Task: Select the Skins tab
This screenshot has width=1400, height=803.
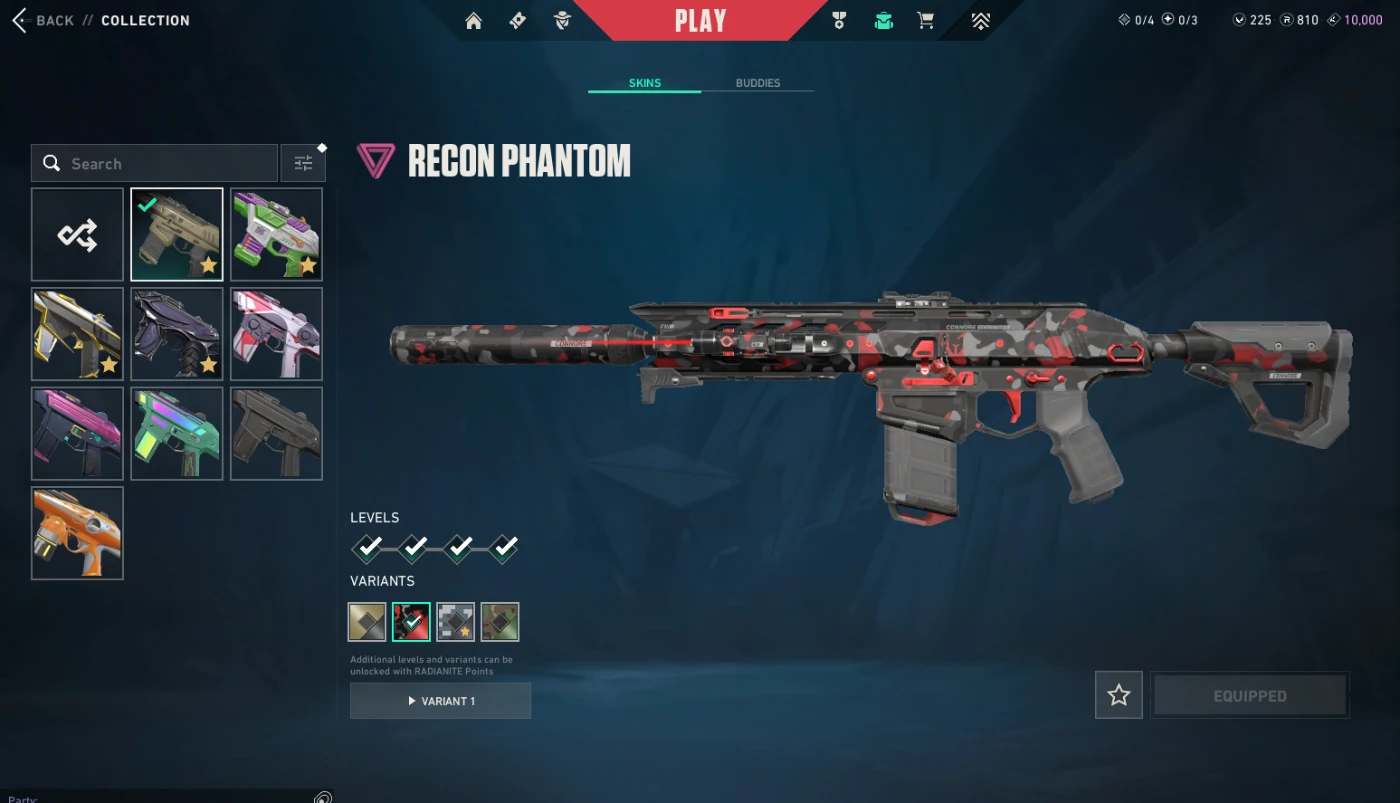Action: [644, 83]
